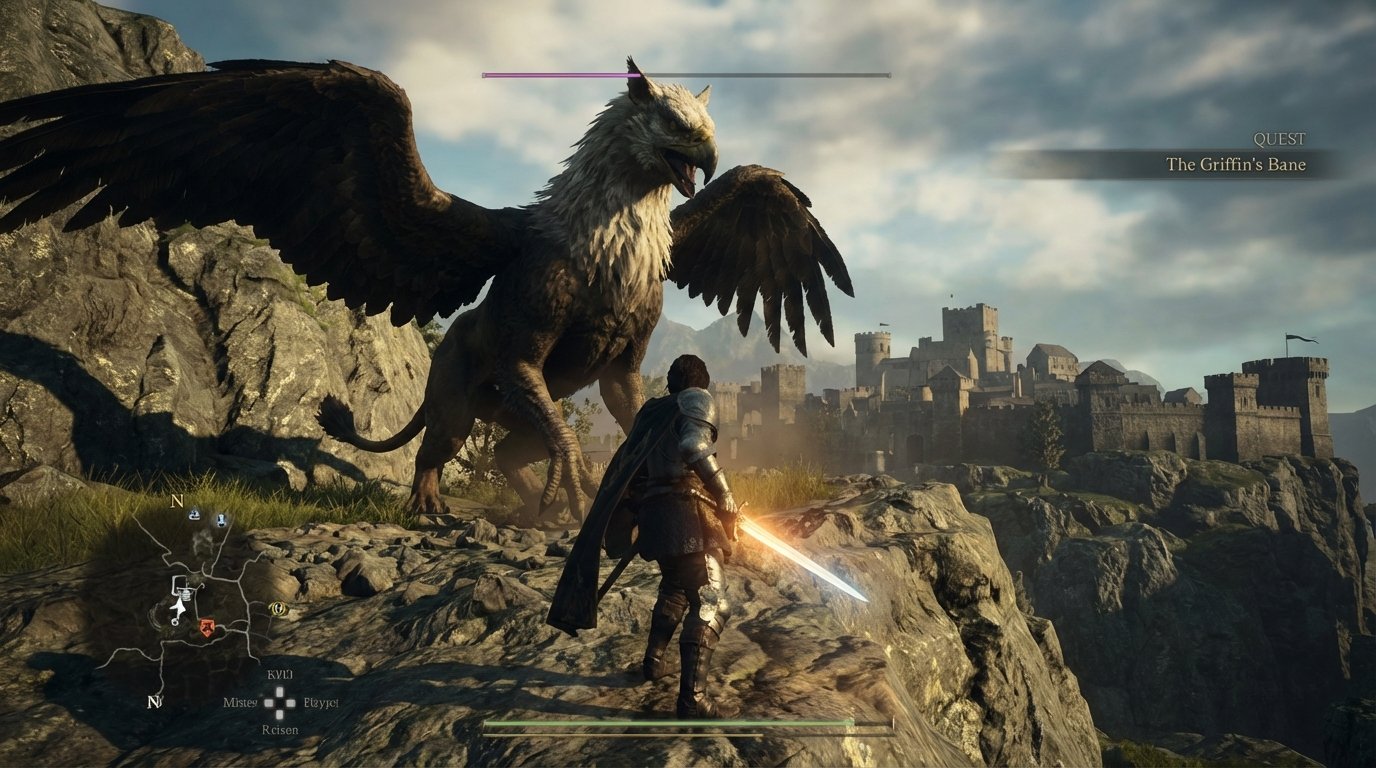Screen dimensions: 1376x768
Task: Open the quest titled 'The Griffin's Bane'
Action: [1236, 164]
